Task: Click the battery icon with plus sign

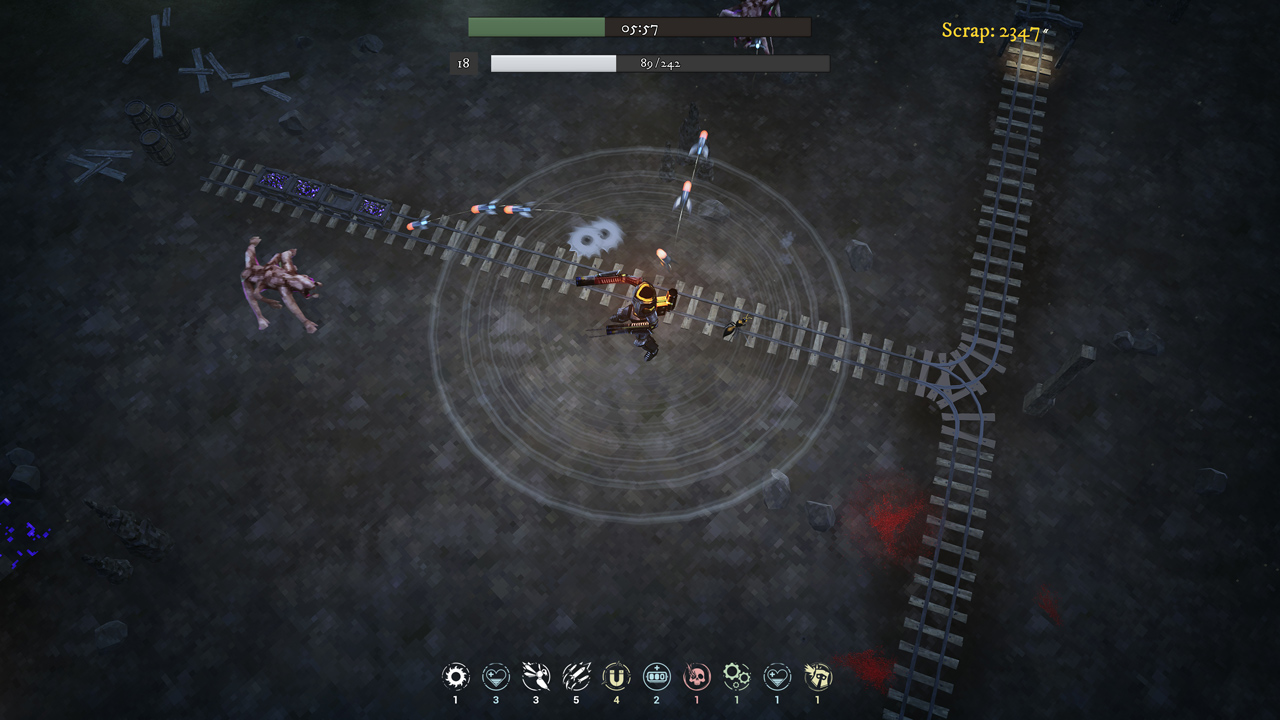Action: tap(656, 676)
